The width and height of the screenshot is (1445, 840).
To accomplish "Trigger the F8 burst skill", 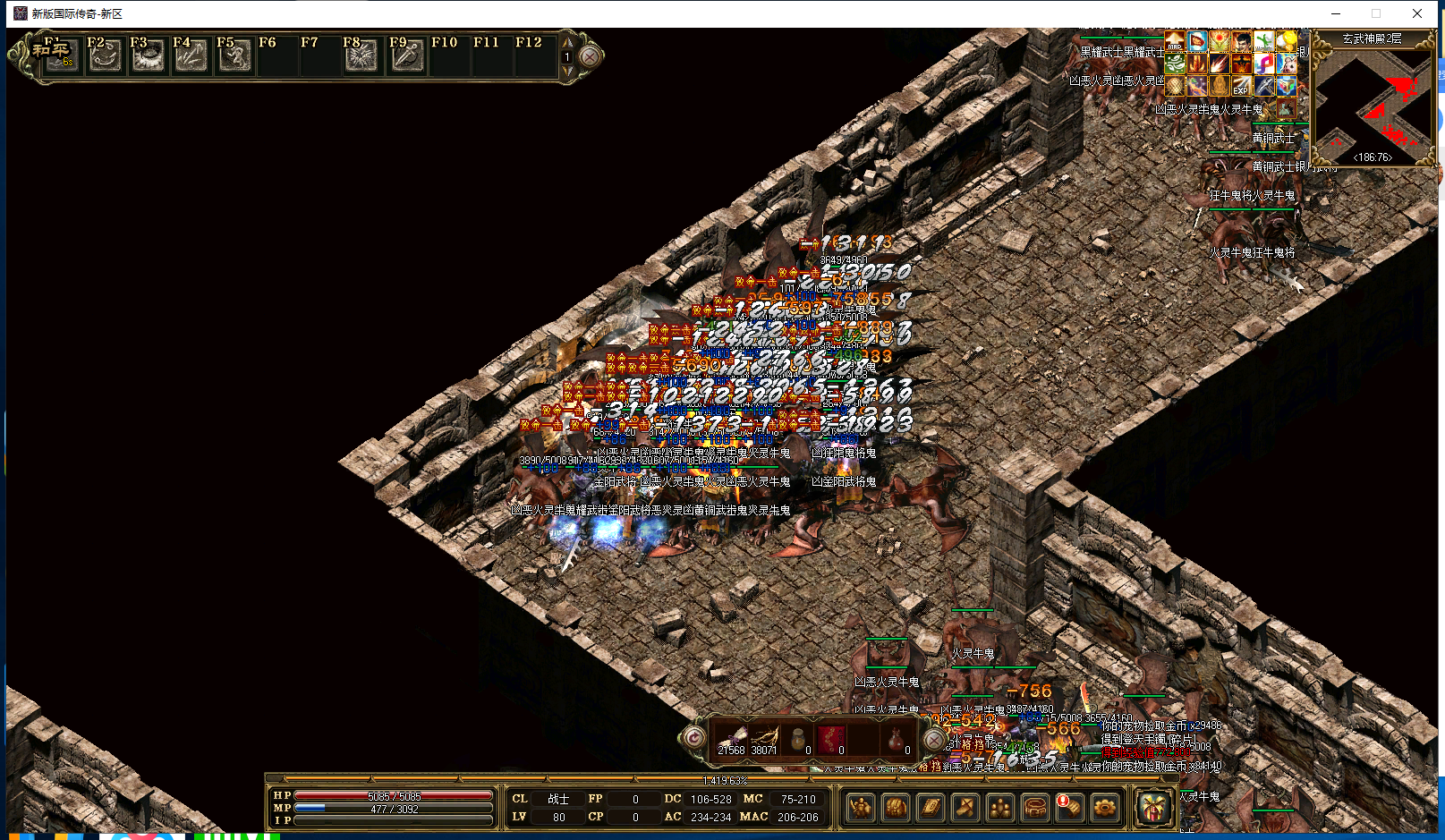I will pyautogui.click(x=361, y=55).
